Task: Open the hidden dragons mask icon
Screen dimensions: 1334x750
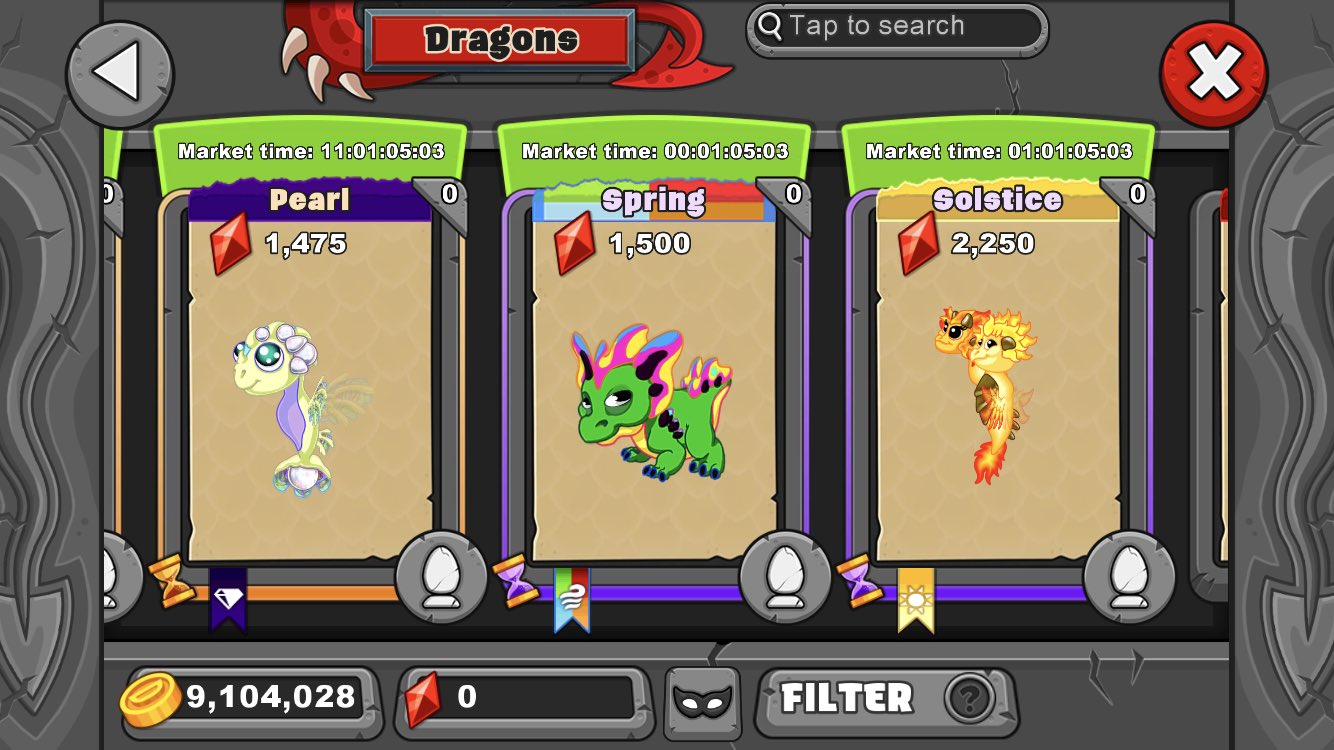Action: 701,700
